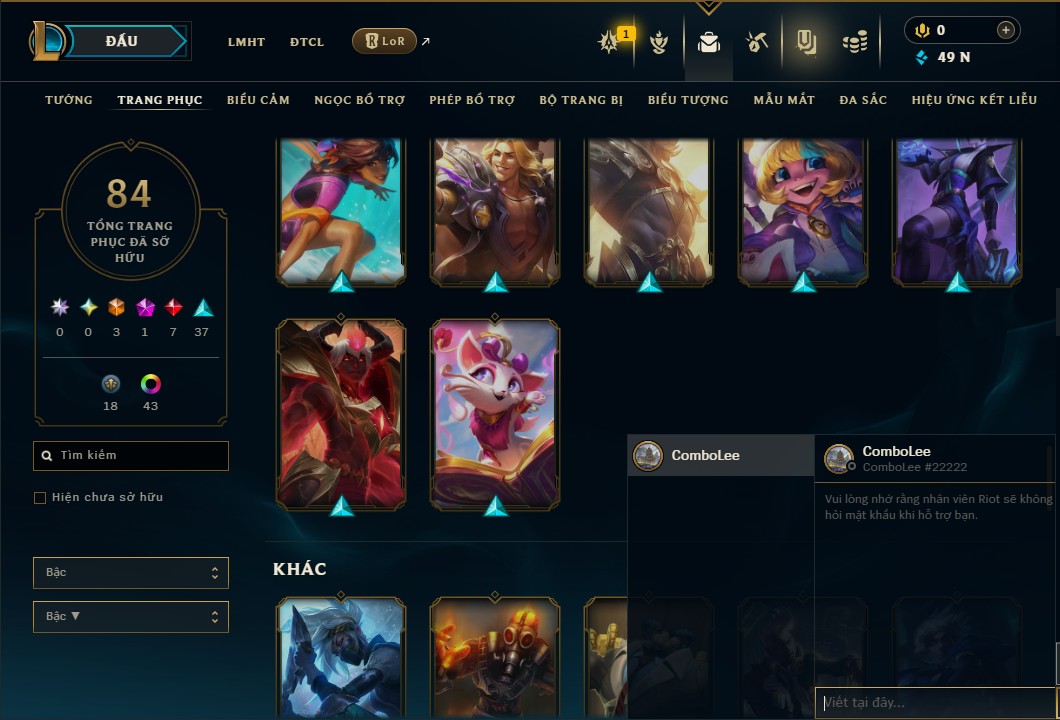Screen dimensions: 1060x720
Task: Switch to the BIỂU CẢM tab
Action: 258,100
